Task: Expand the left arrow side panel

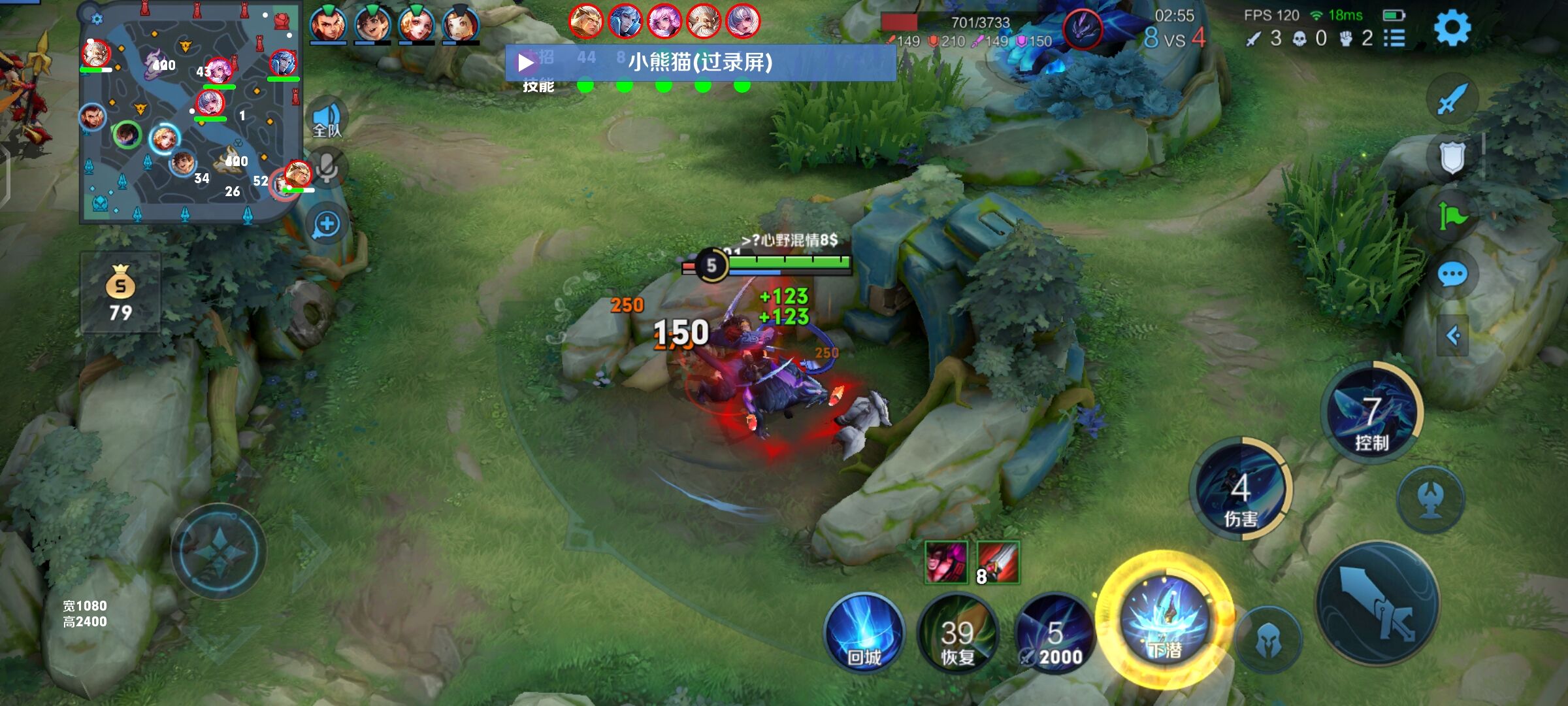Action: click(1453, 336)
